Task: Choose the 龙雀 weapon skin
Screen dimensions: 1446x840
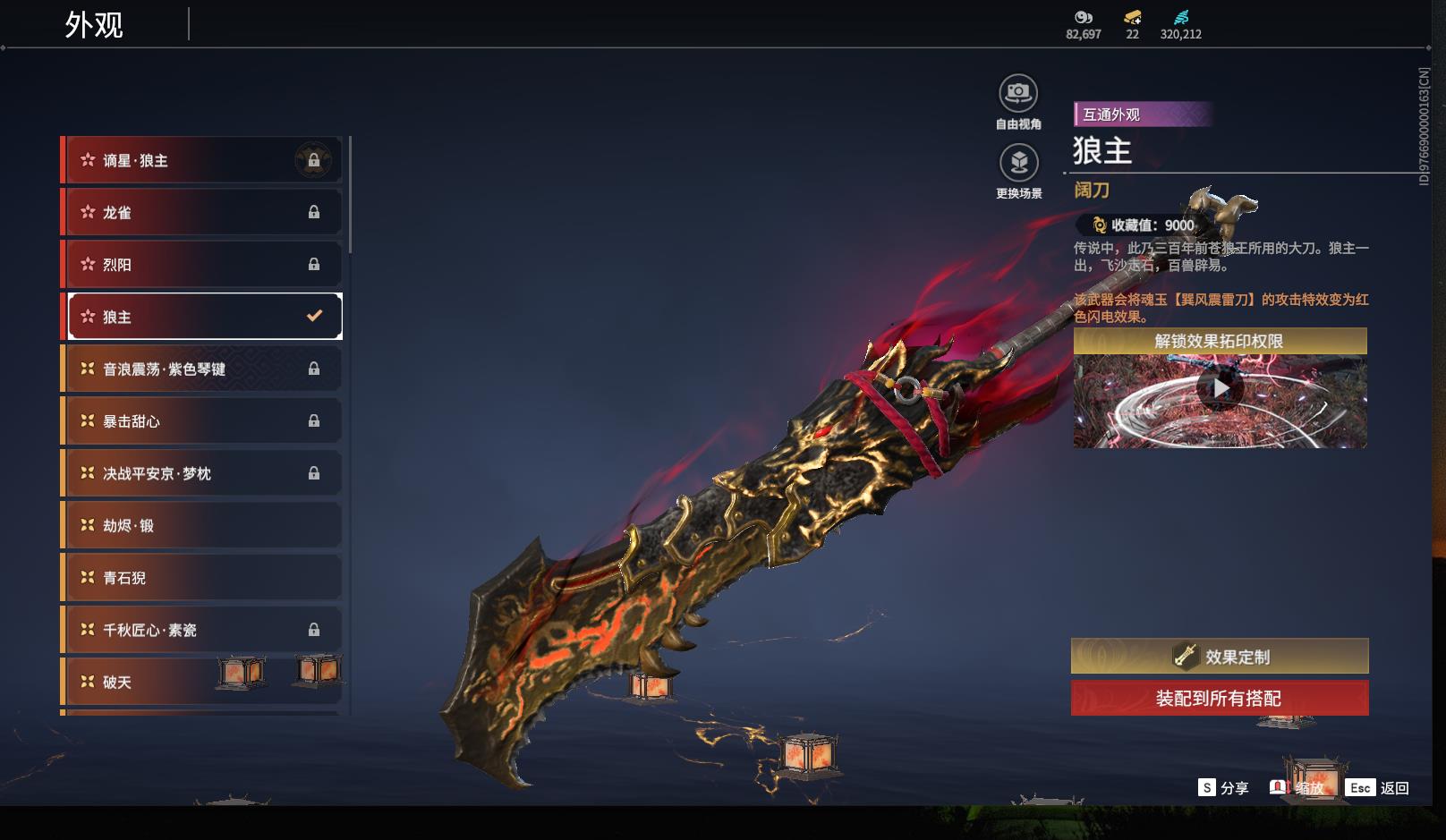Action: pos(202,212)
